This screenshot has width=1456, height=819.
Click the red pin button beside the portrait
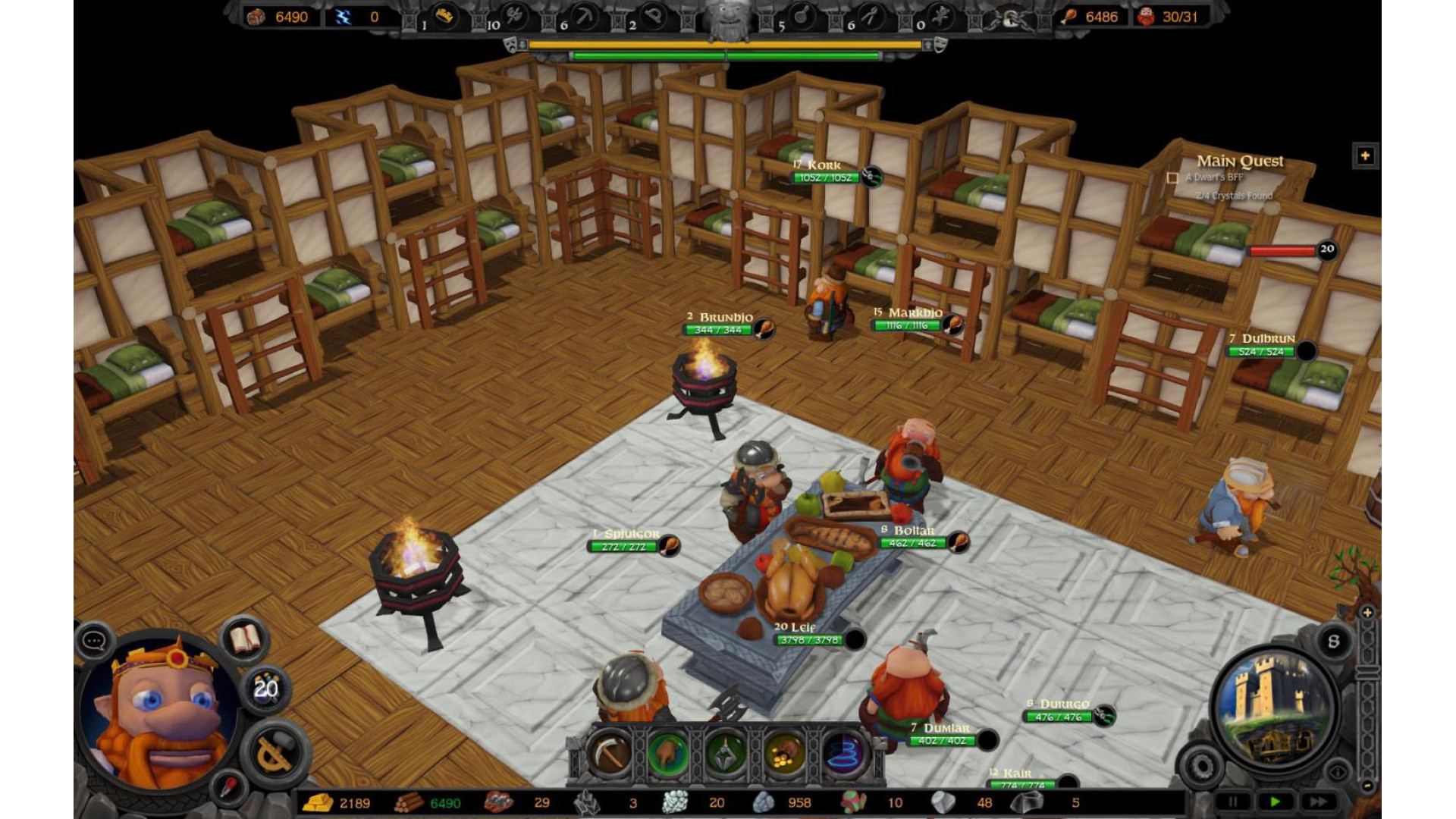coord(227,787)
